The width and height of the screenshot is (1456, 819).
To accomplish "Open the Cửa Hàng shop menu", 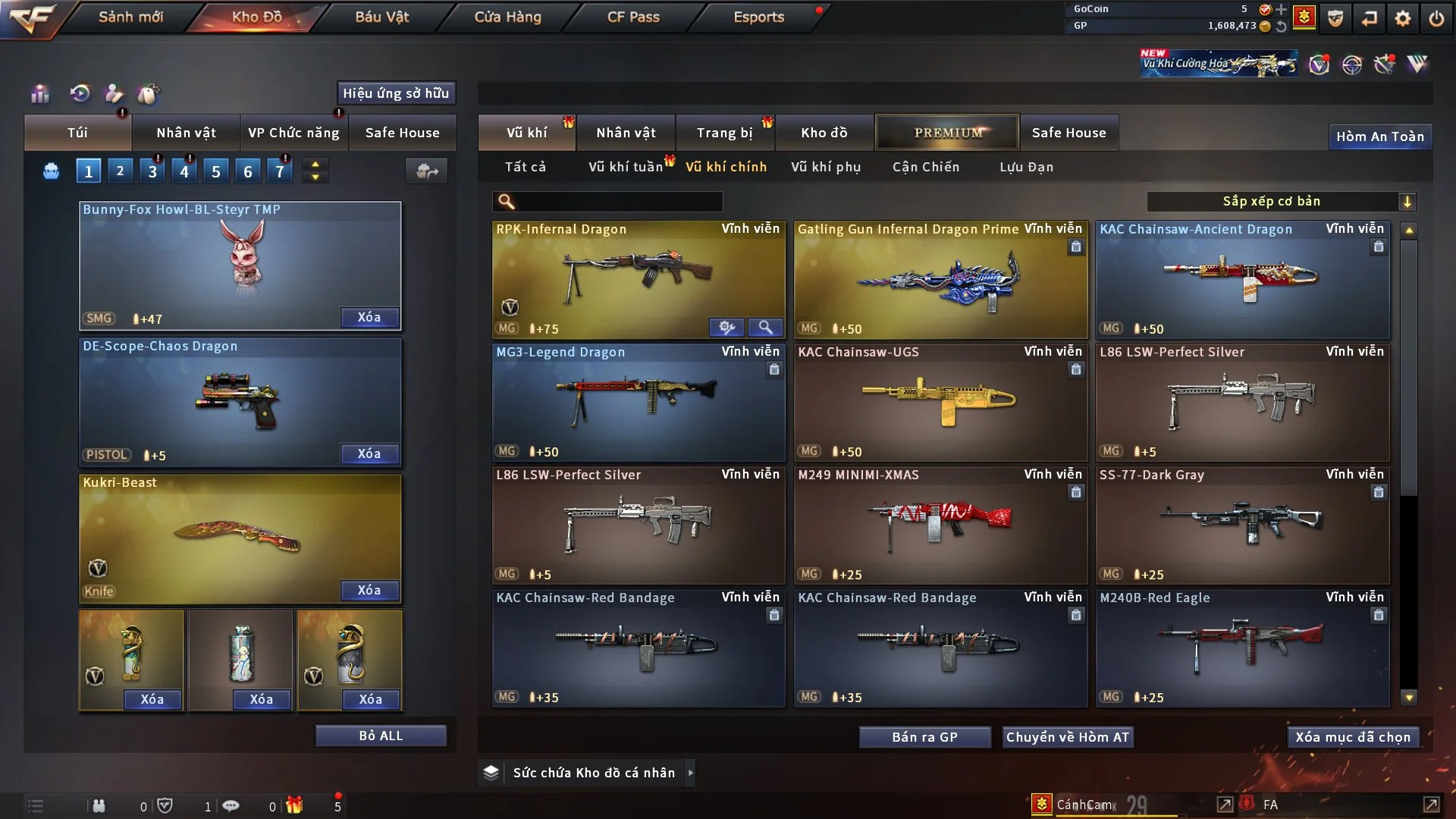I will [x=507, y=17].
